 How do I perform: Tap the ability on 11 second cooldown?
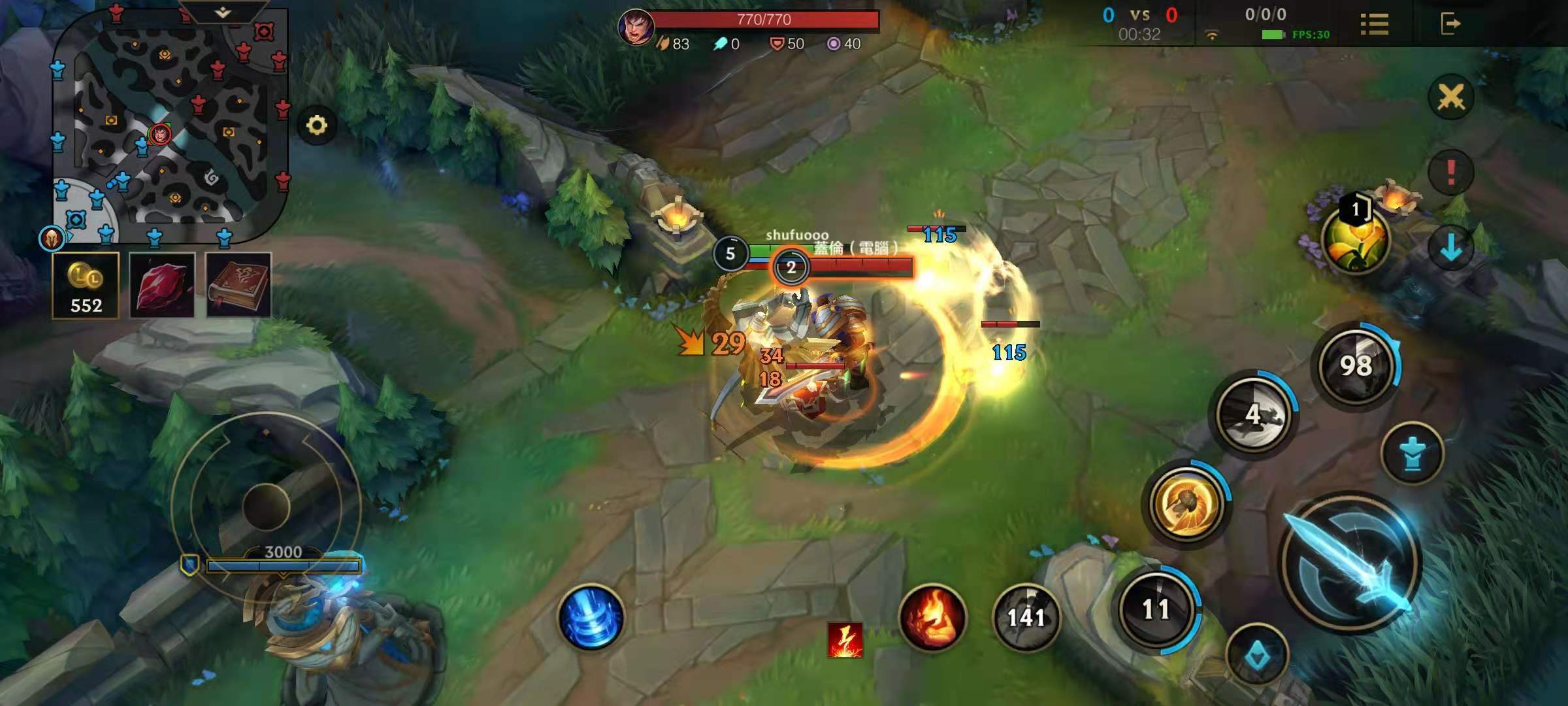click(x=1156, y=609)
